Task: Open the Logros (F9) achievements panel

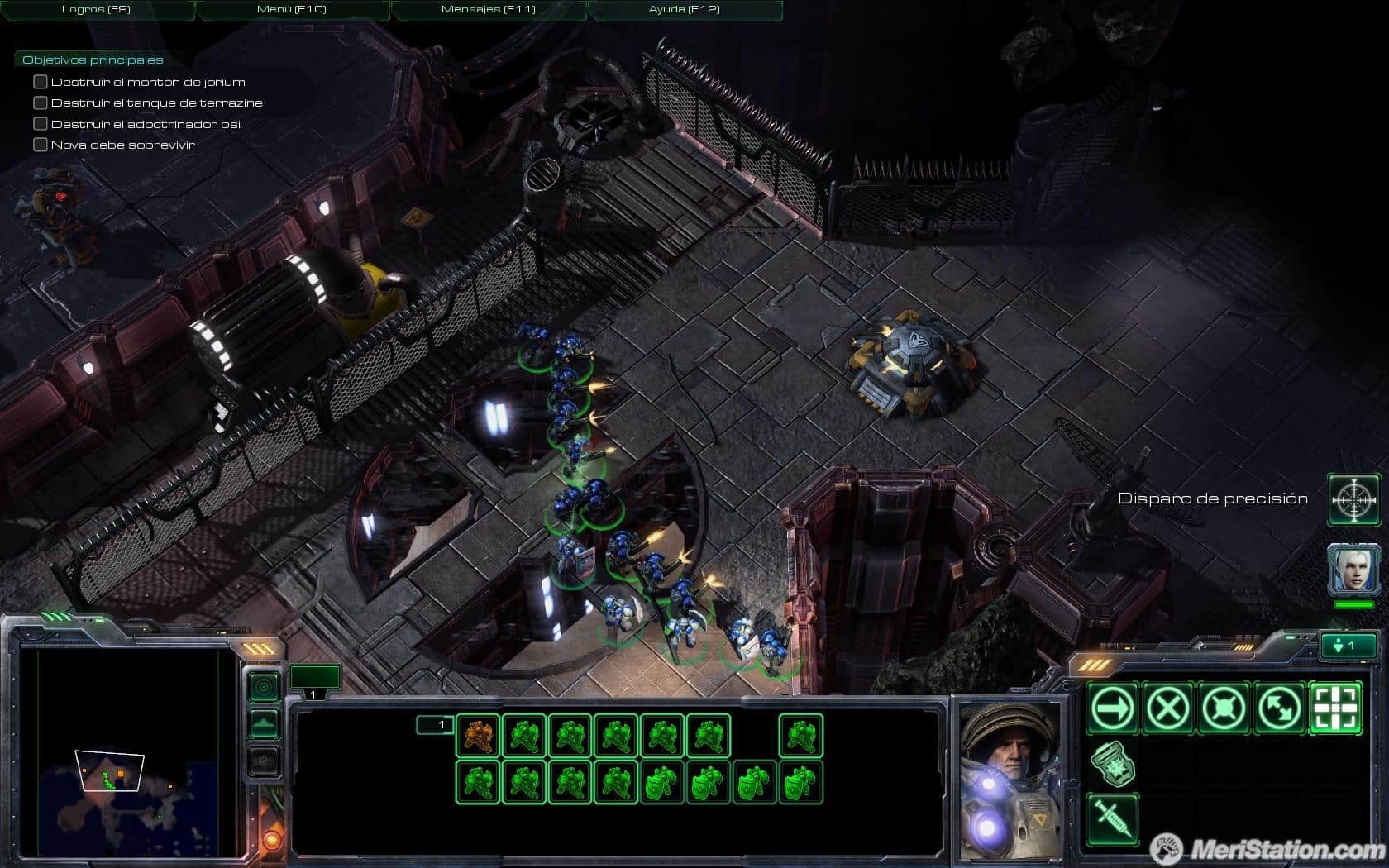Action: (x=96, y=10)
